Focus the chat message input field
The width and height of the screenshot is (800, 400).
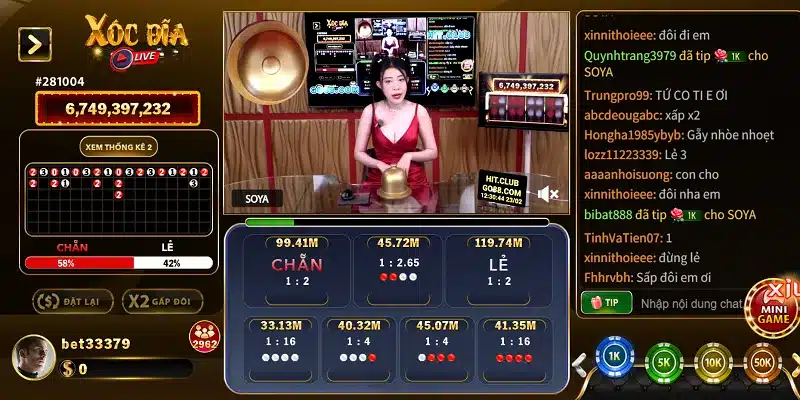[x=690, y=302]
